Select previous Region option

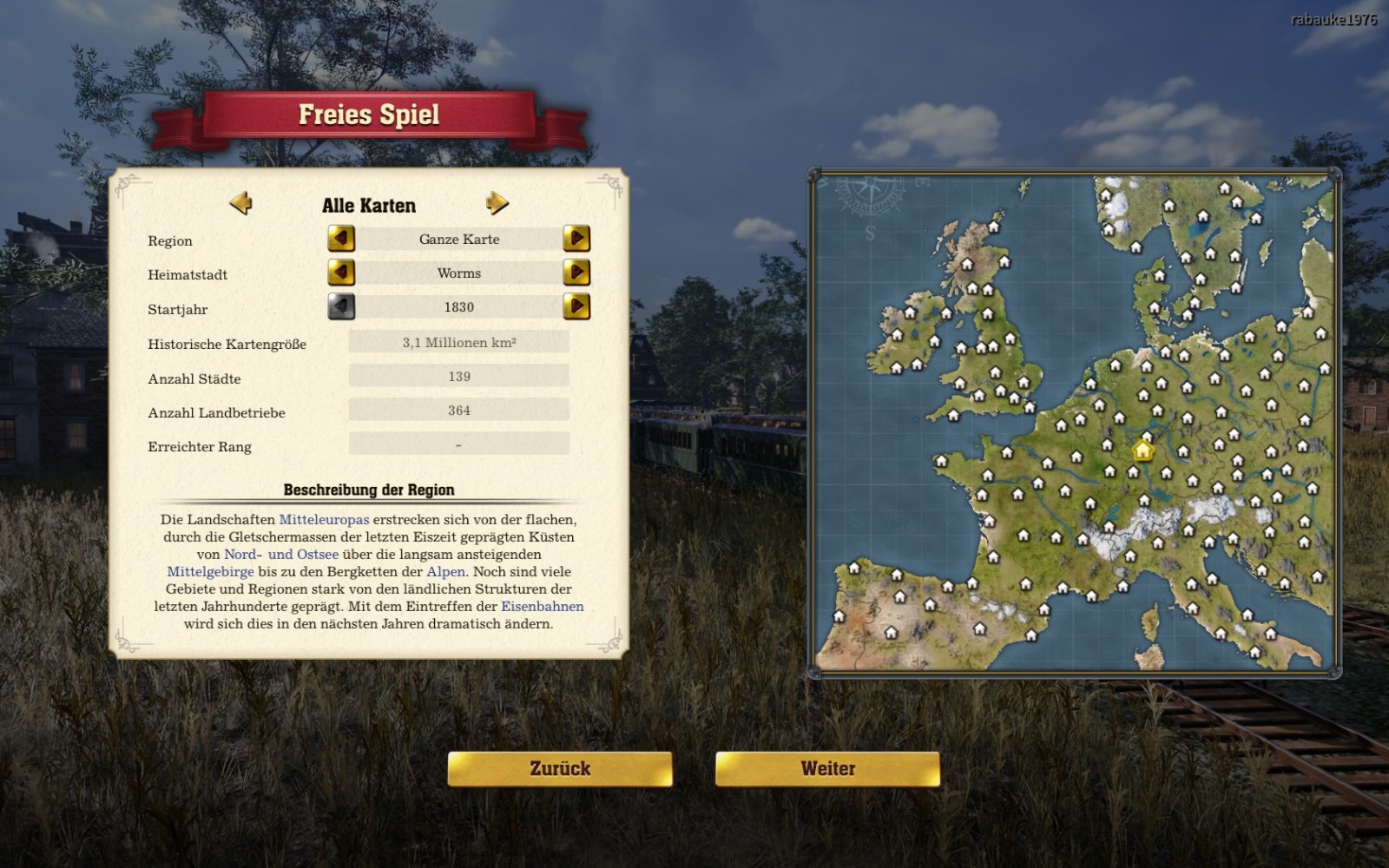(x=341, y=239)
